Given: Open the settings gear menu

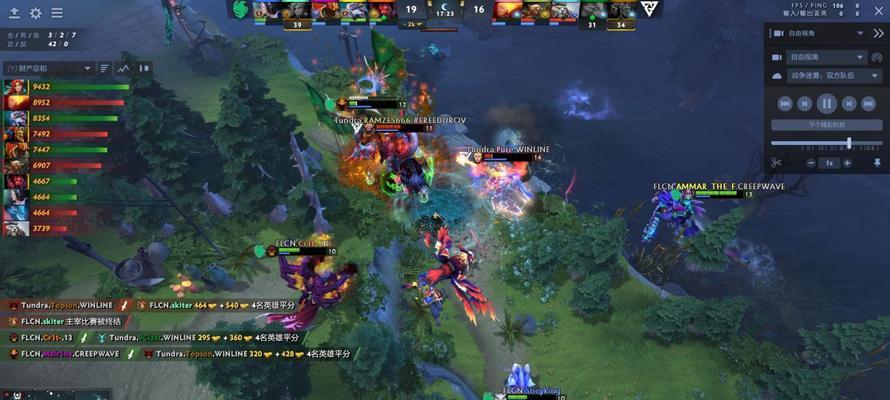Looking at the screenshot, I should (x=36, y=13).
